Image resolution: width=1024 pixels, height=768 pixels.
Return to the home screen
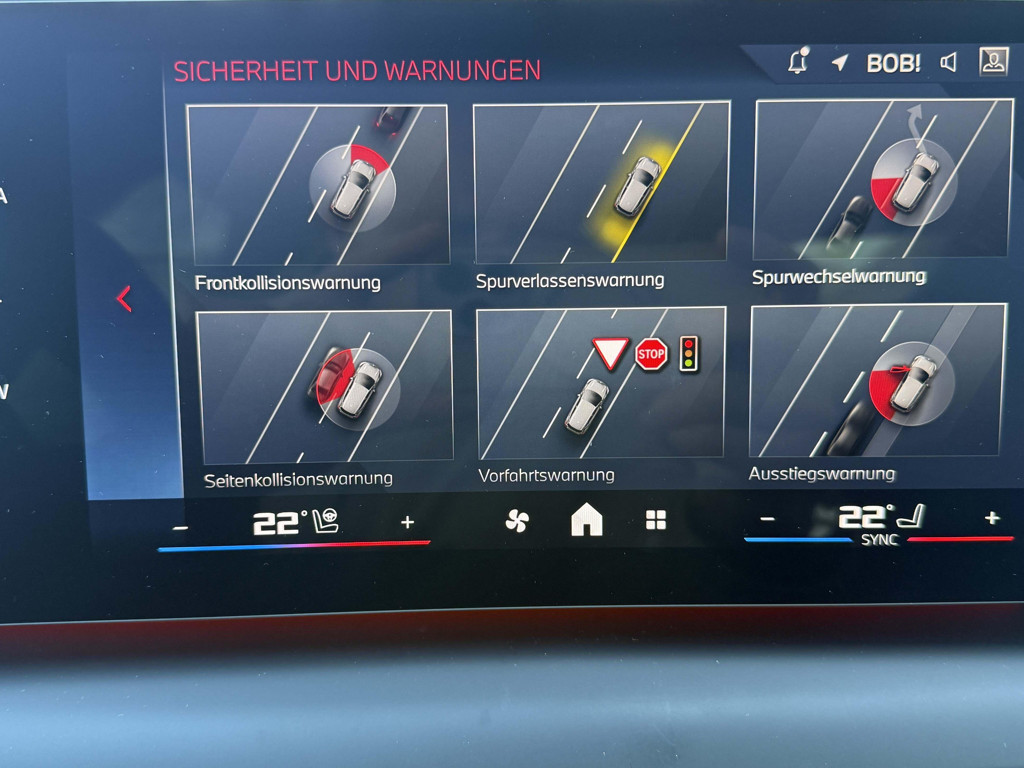coord(586,520)
